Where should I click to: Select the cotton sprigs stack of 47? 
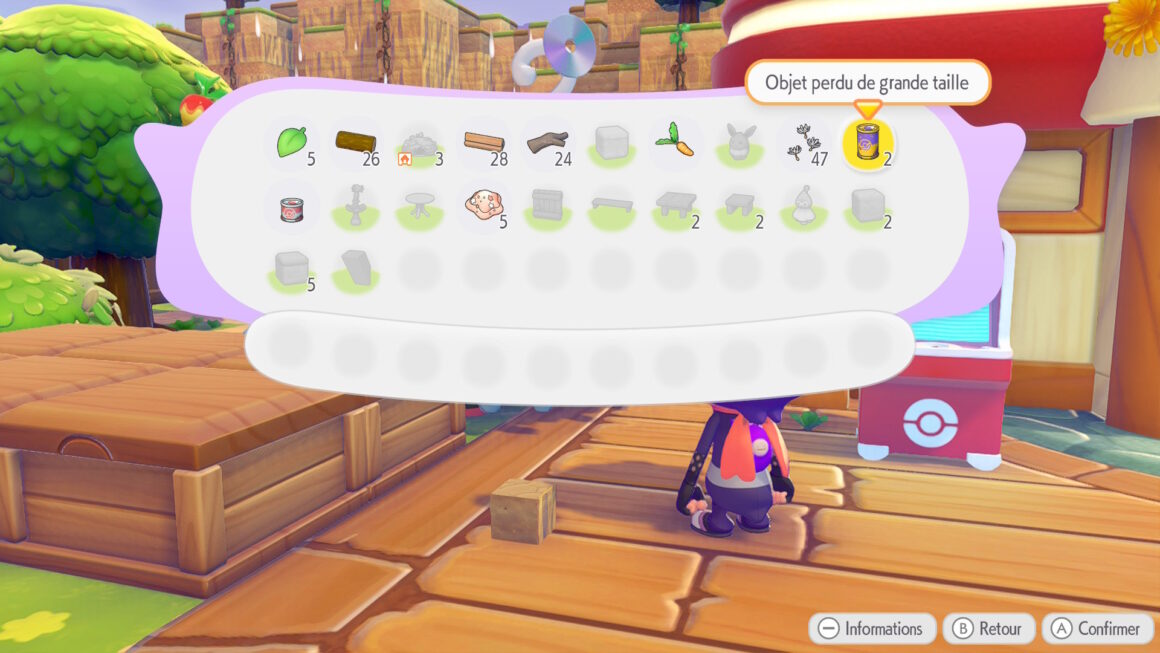tap(803, 142)
